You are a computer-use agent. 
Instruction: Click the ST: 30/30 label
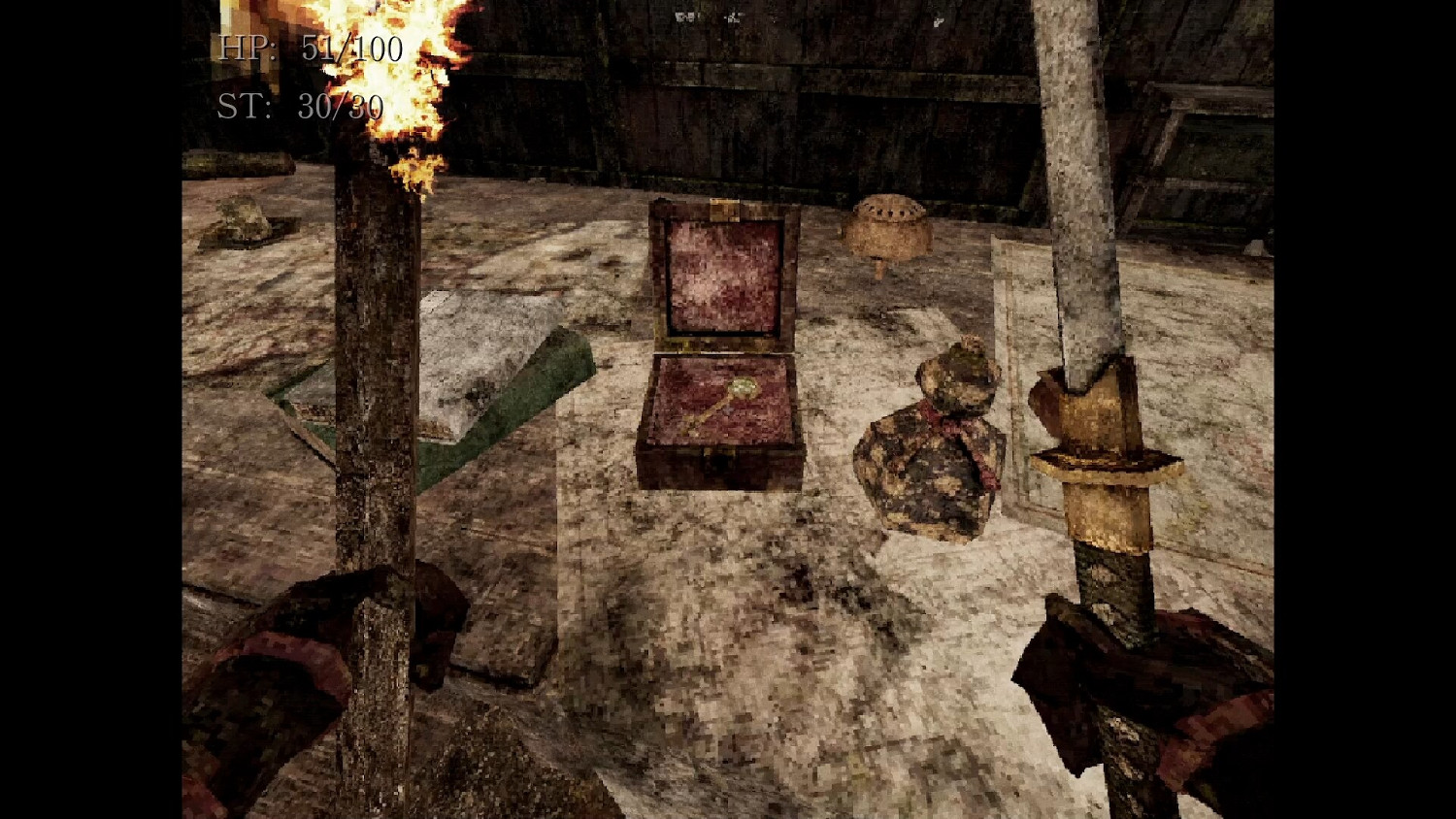(299, 107)
